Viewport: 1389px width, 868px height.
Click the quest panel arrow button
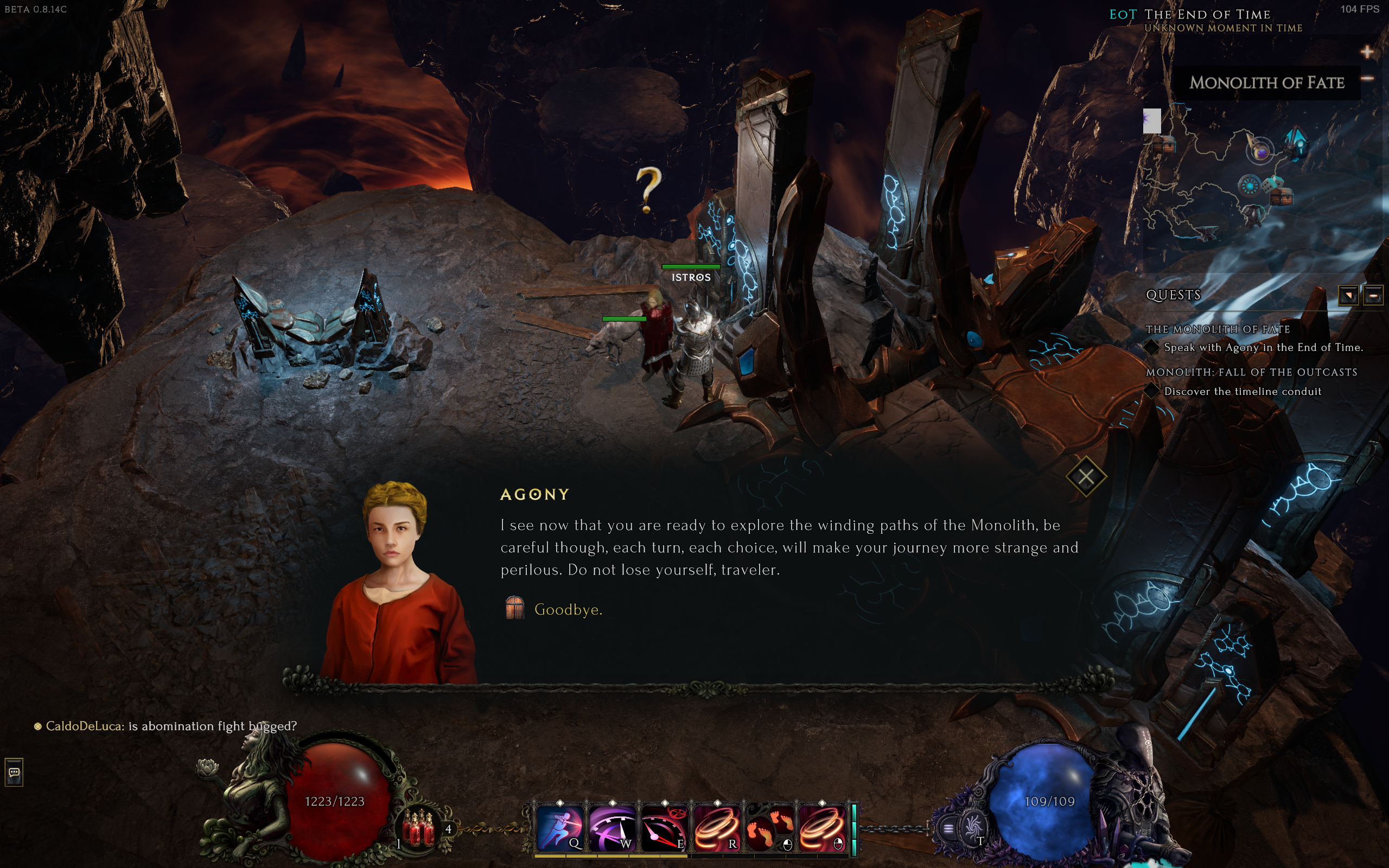point(1348,296)
